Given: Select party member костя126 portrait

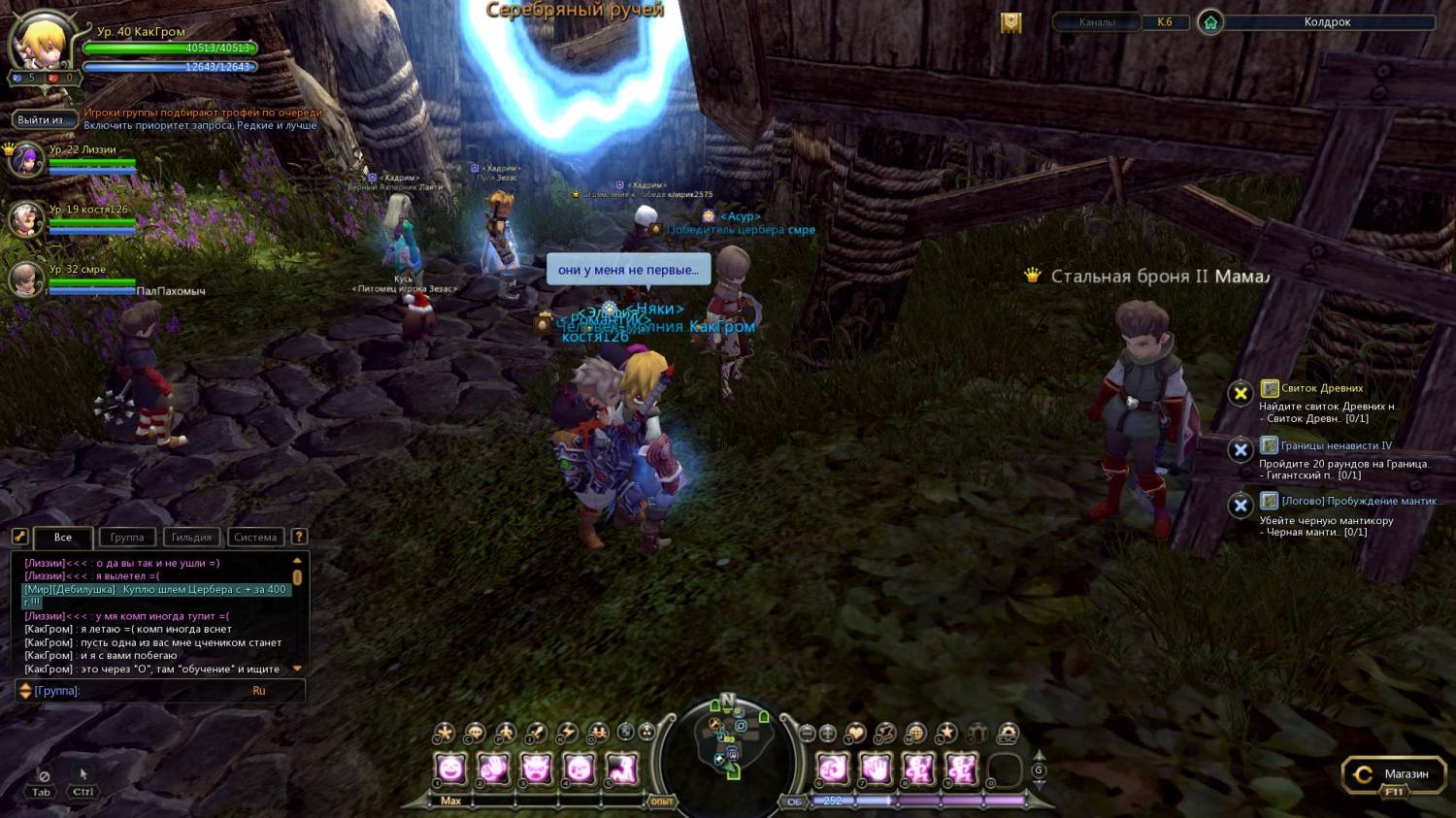Looking at the screenshot, I should (x=26, y=219).
